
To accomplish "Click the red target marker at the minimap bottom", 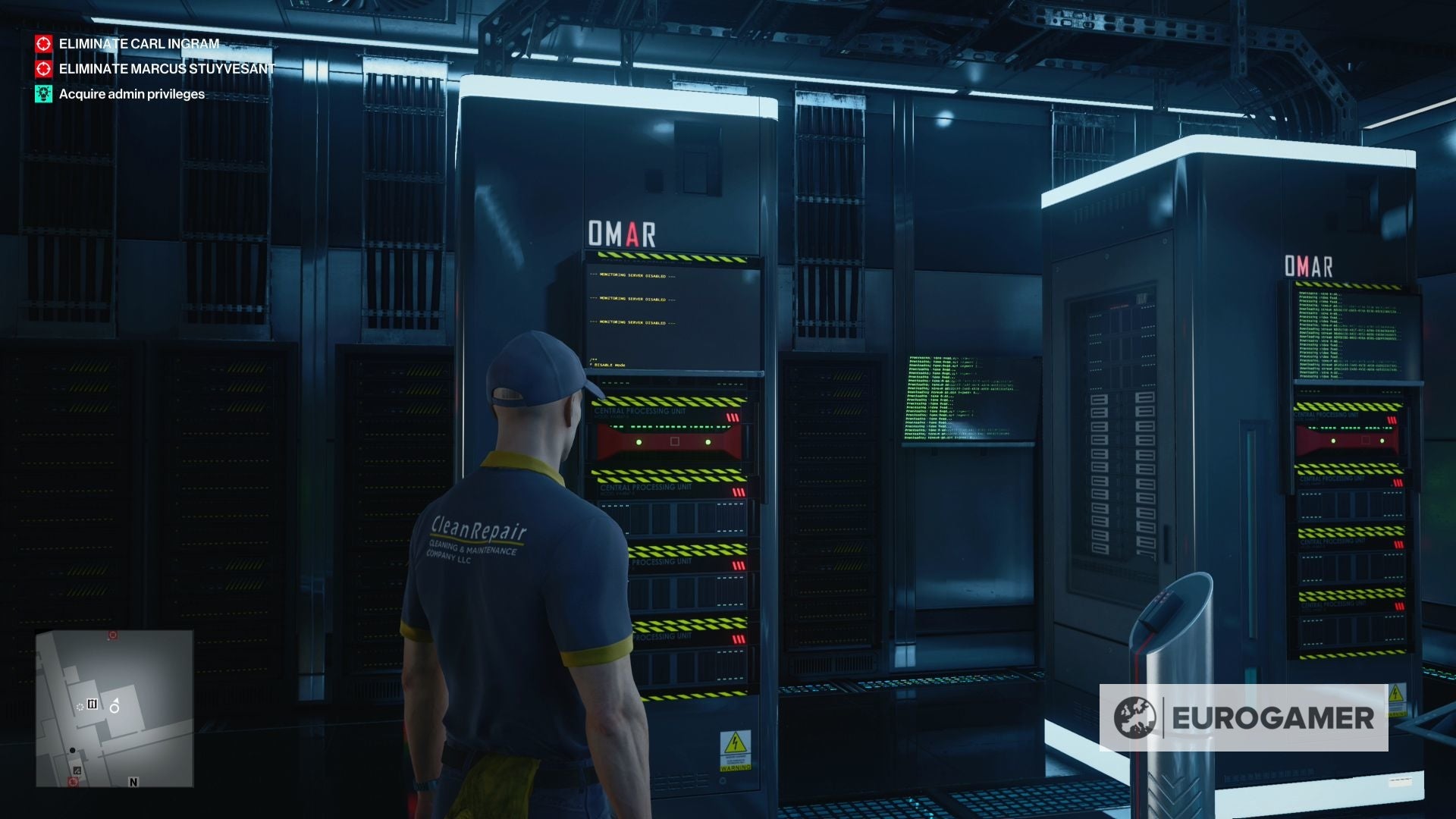I will coord(73,782).
